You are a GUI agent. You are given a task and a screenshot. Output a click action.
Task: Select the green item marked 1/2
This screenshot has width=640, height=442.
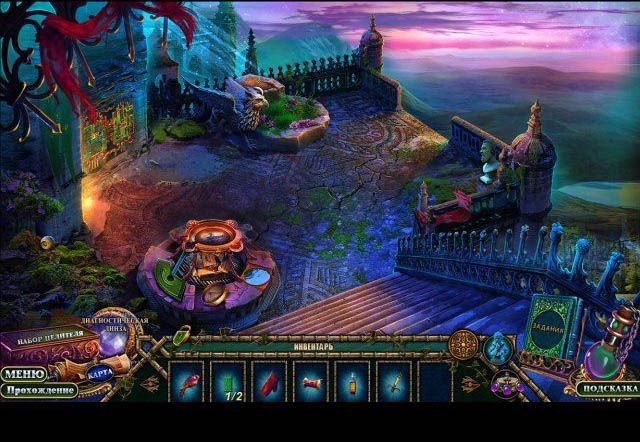[230, 382]
